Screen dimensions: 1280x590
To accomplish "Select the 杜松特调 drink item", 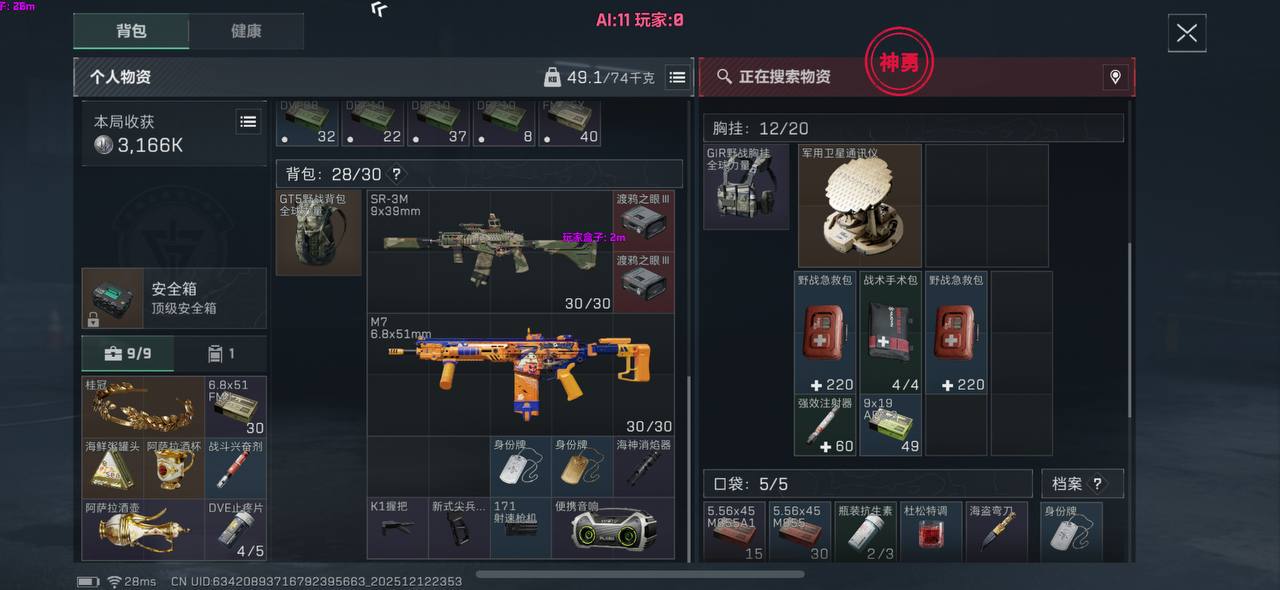I will [930, 531].
